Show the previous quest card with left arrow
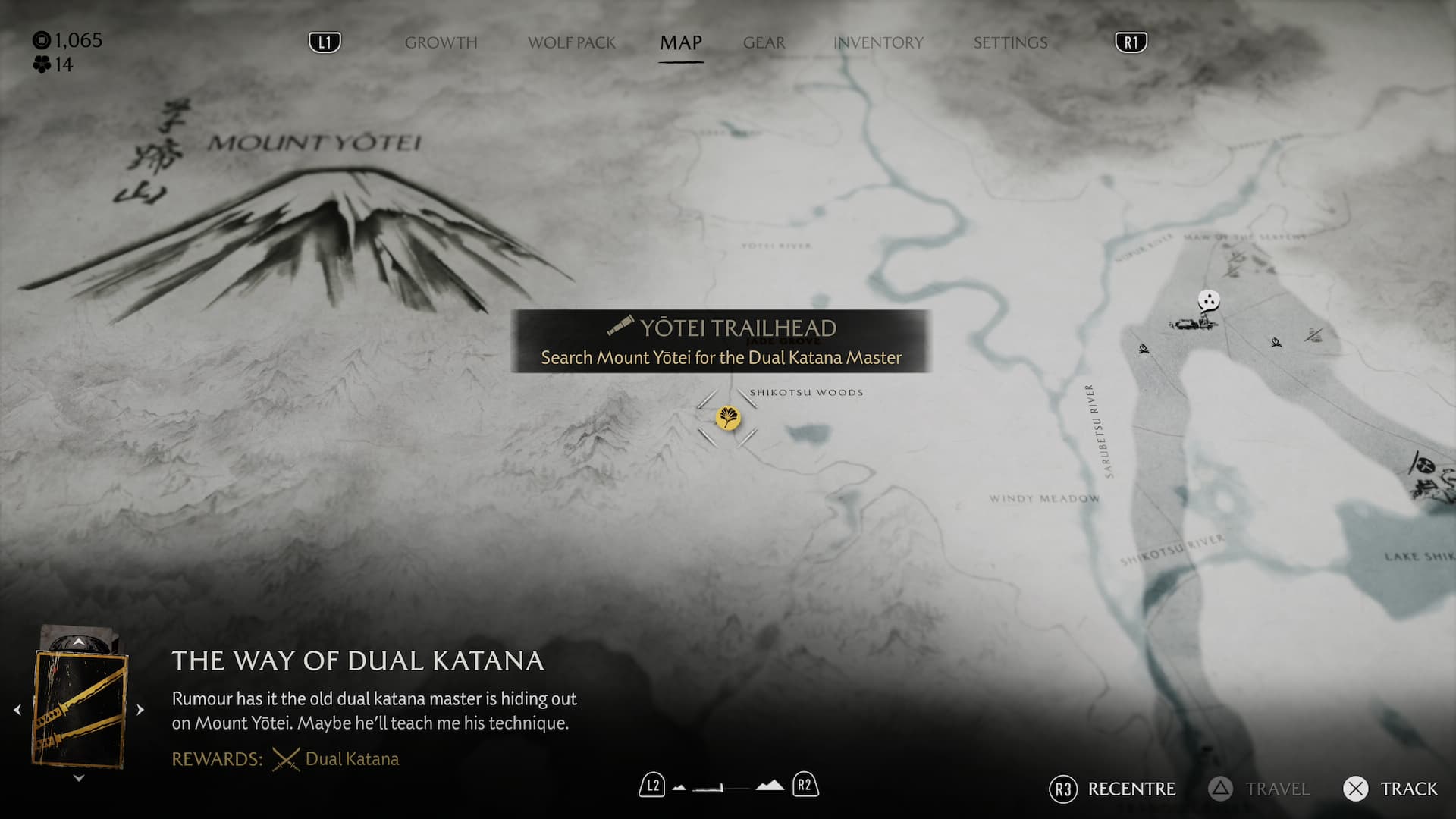 (x=17, y=710)
